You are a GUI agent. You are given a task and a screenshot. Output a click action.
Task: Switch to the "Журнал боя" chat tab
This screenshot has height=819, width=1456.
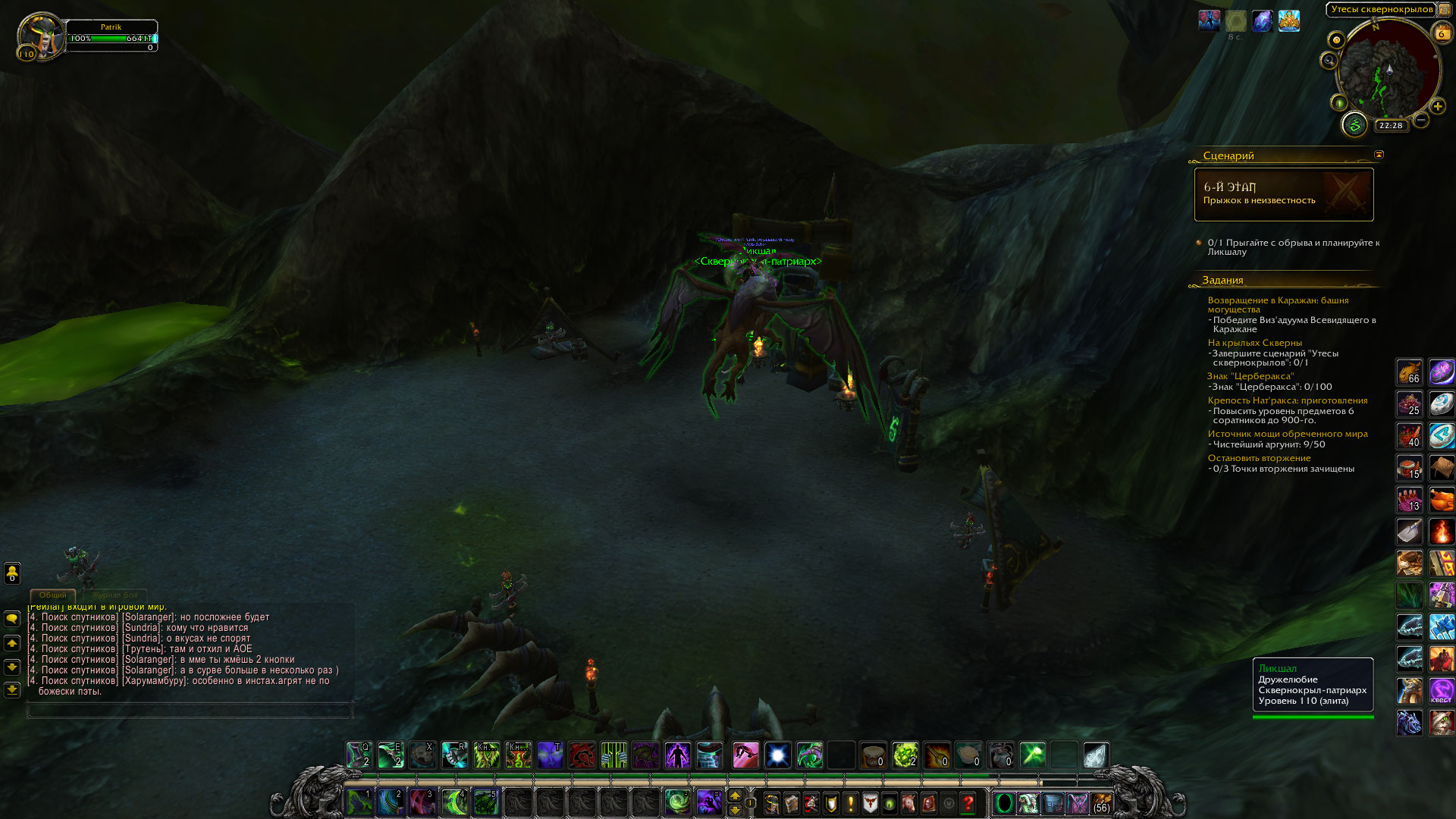click(115, 595)
